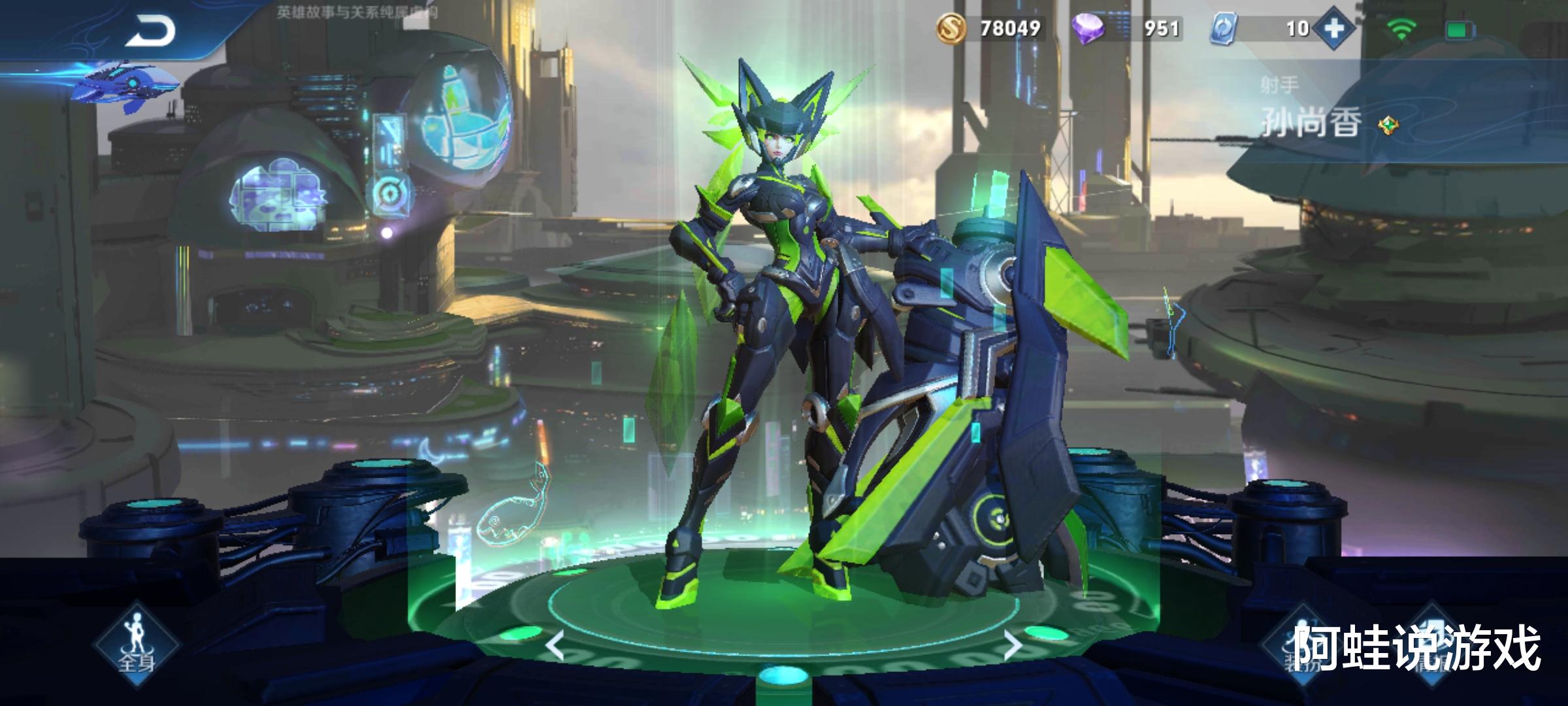Switch to the previous skin with left arrow
This screenshot has height=706, width=1568.
click(555, 647)
